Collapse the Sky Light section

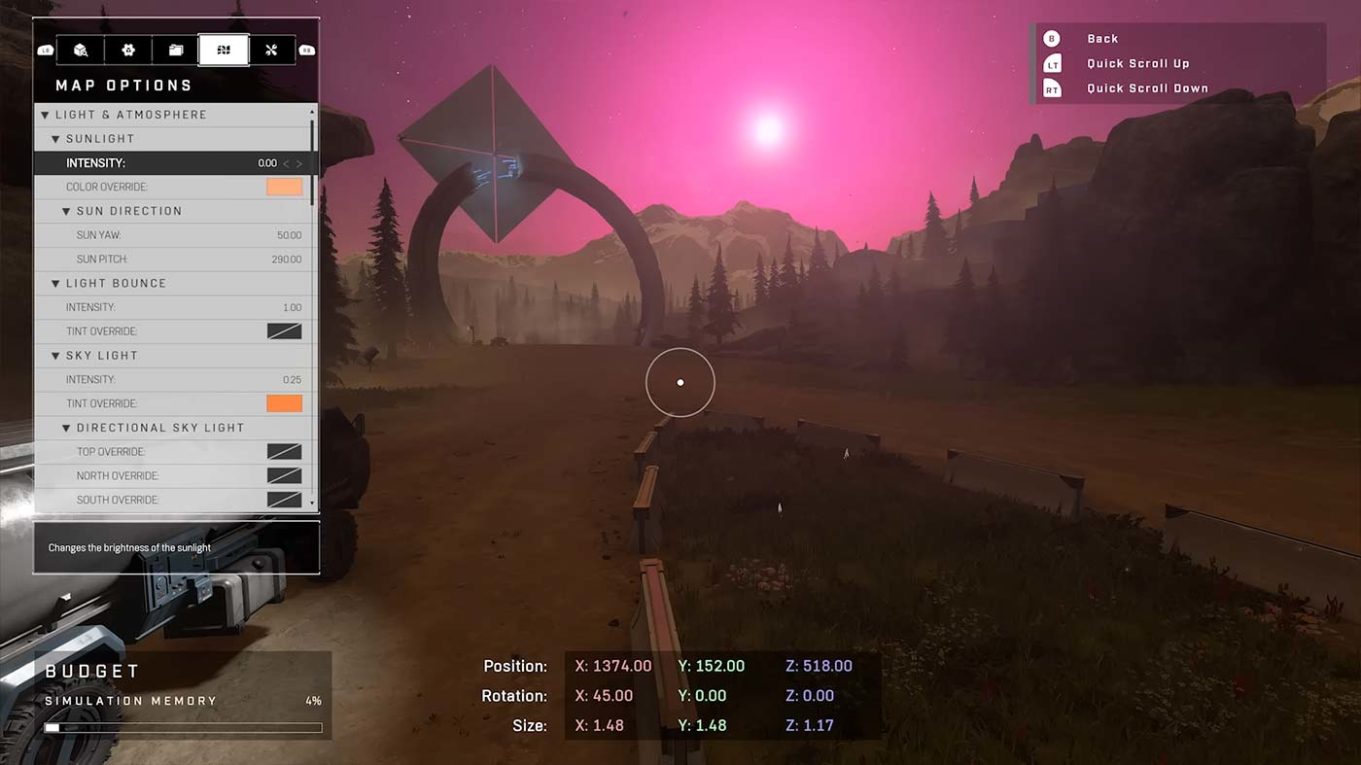(56, 355)
